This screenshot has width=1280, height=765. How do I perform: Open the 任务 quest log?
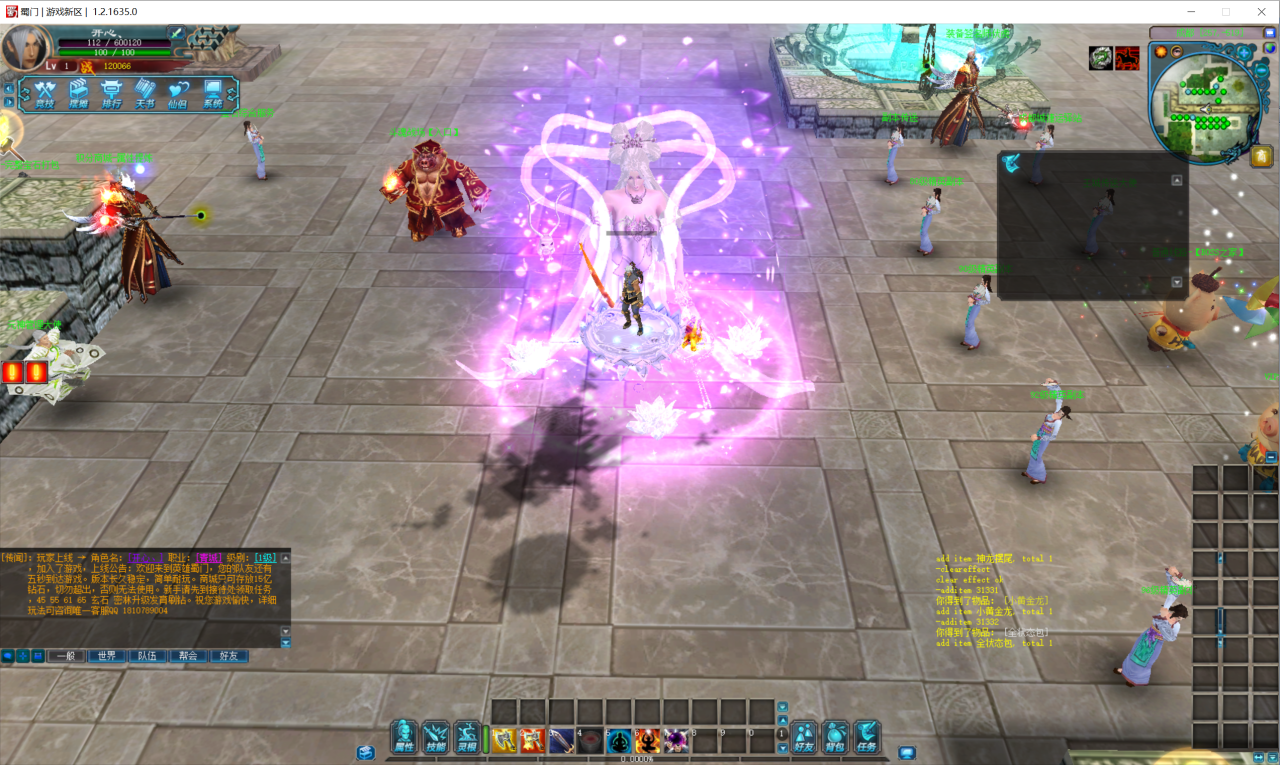click(866, 737)
